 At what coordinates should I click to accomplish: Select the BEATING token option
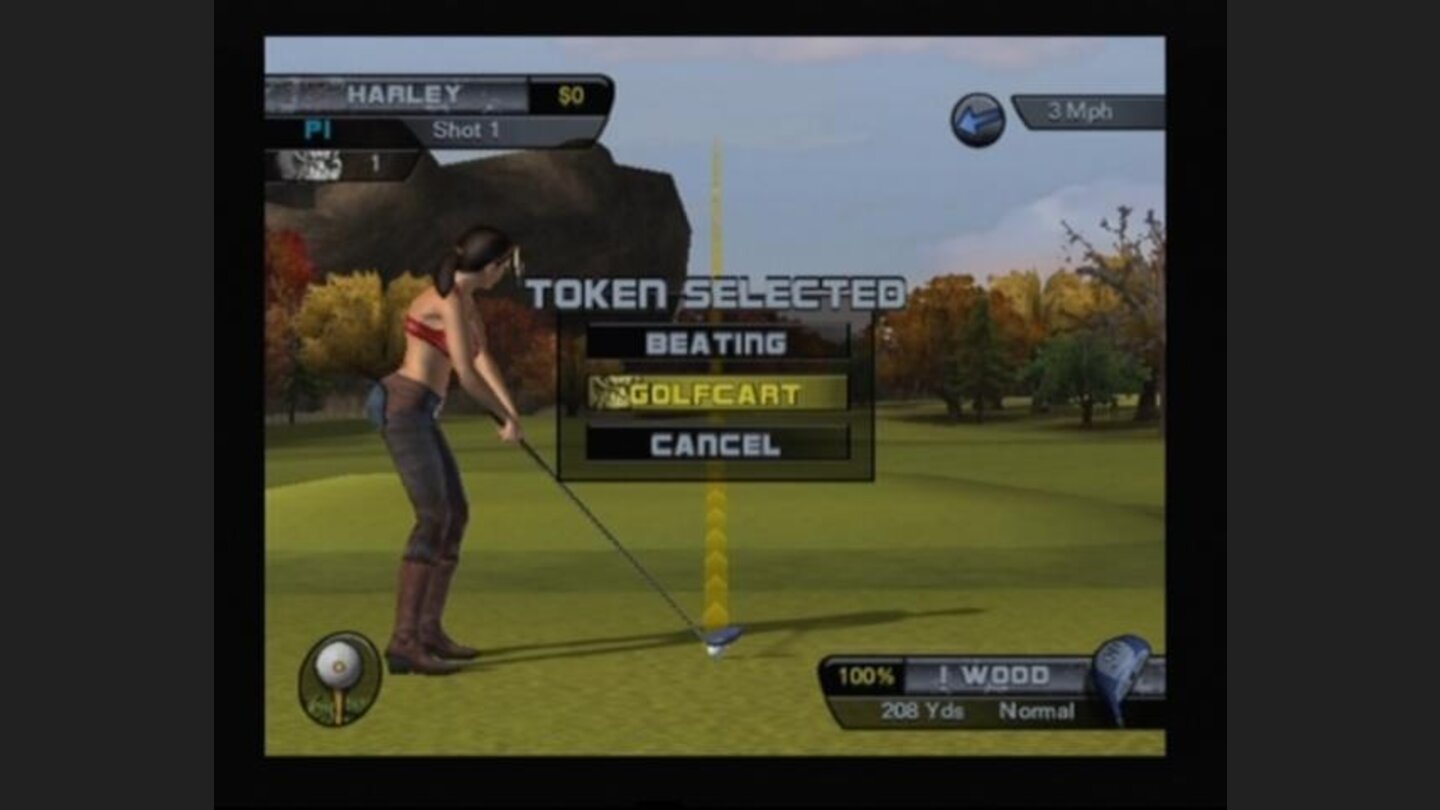[716, 343]
